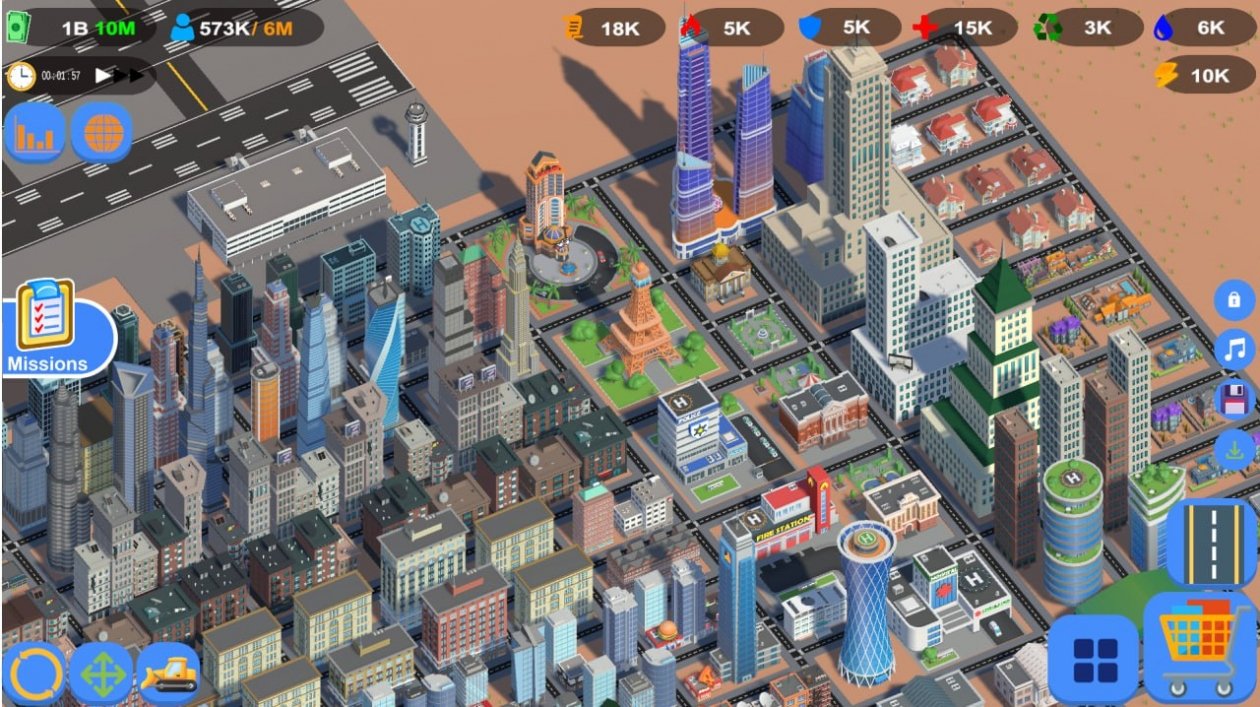Select the road building tool
This screenshot has height=707, width=1260.
[1211, 542]
